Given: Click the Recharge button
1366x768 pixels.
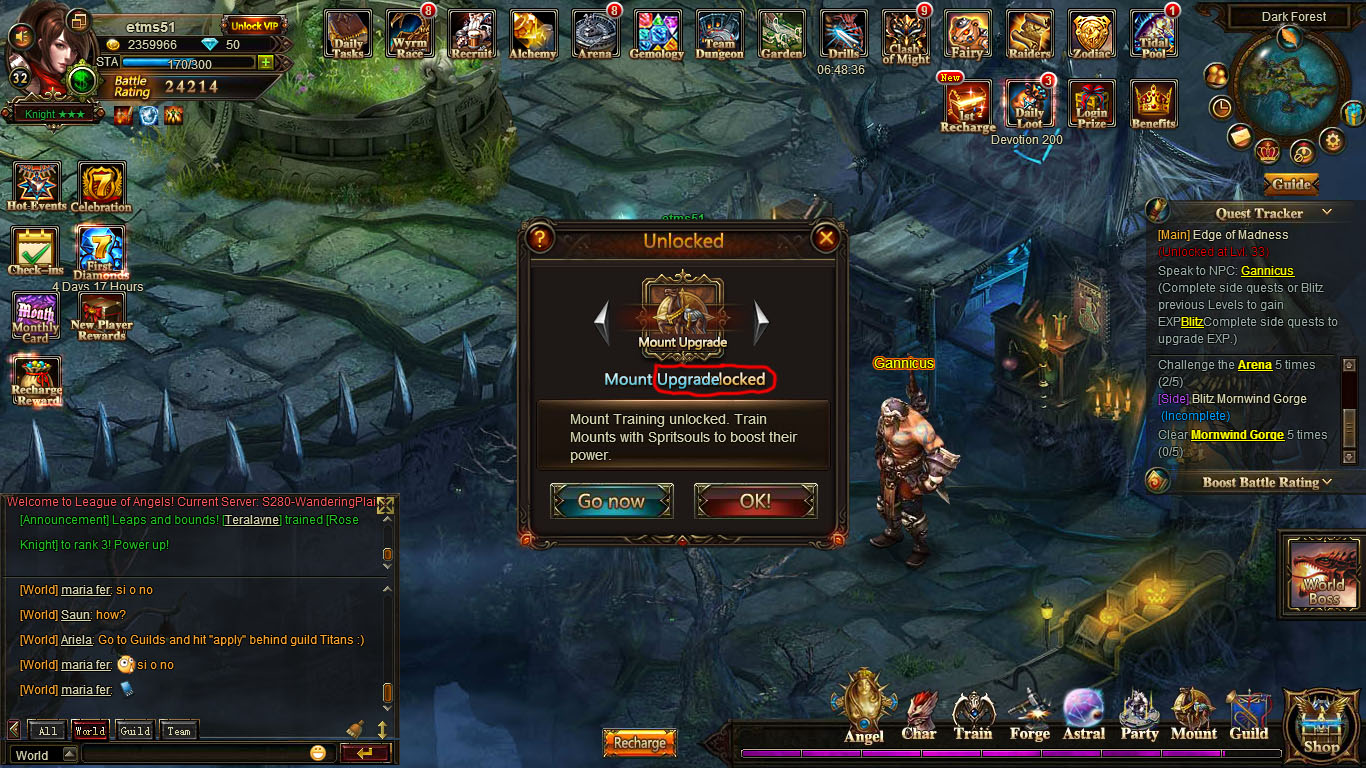Looking at the screenshot, I should click(639, 743).
